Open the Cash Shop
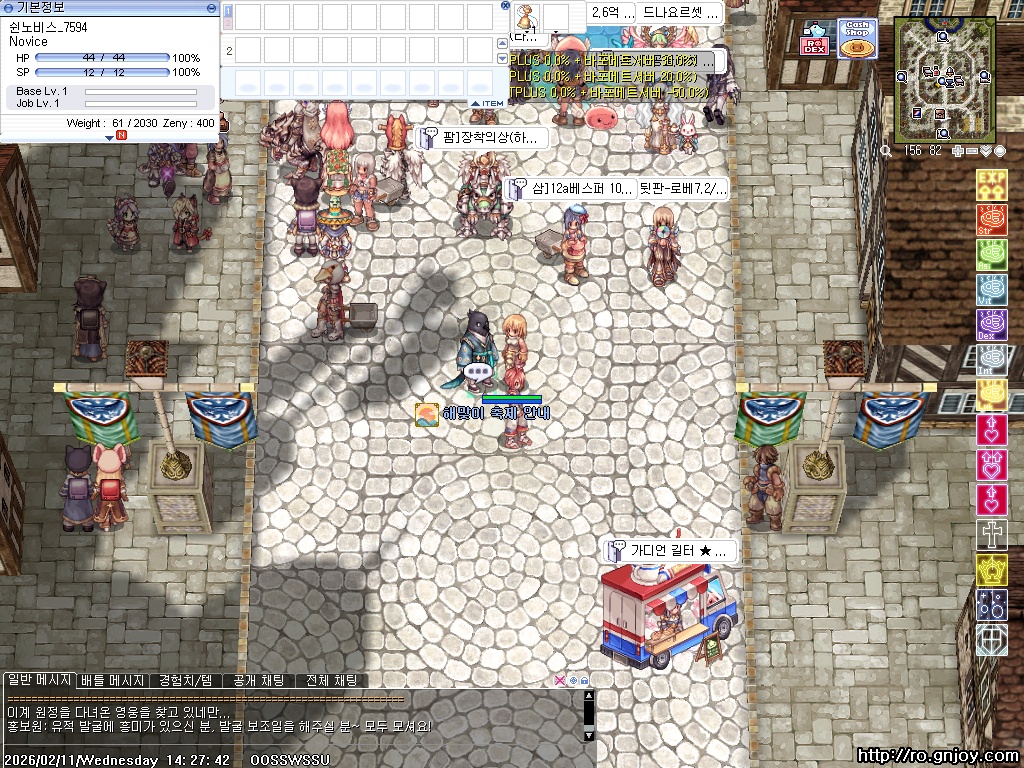 (857, 39)
